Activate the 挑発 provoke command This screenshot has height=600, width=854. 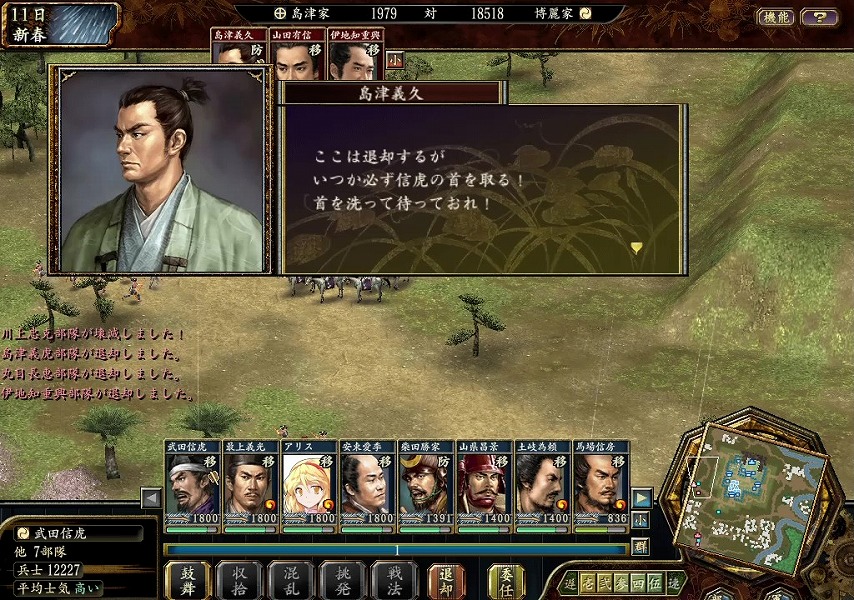342,579
